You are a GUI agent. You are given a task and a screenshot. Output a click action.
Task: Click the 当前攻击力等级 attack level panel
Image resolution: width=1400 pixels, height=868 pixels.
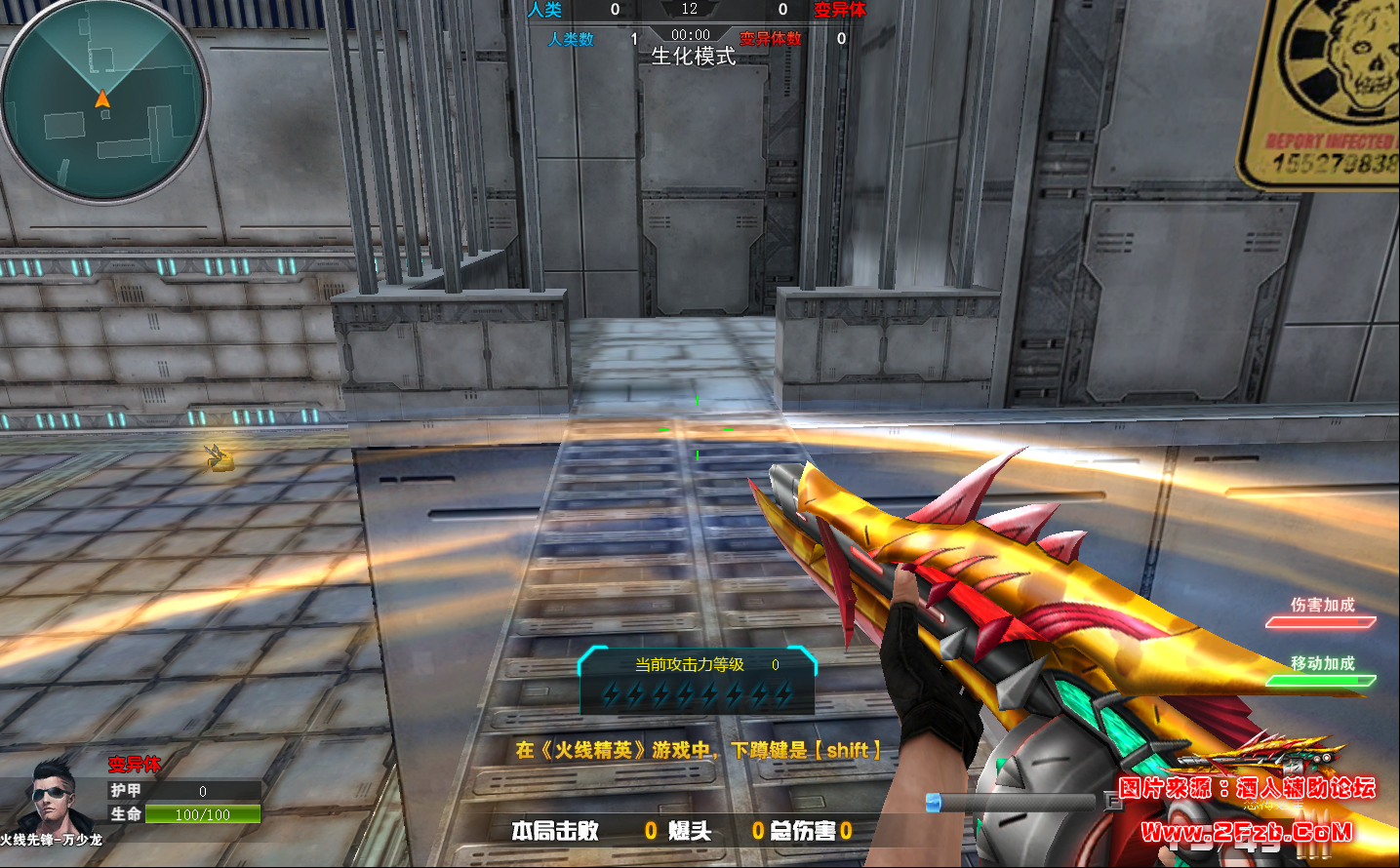[x=697, y=680]
